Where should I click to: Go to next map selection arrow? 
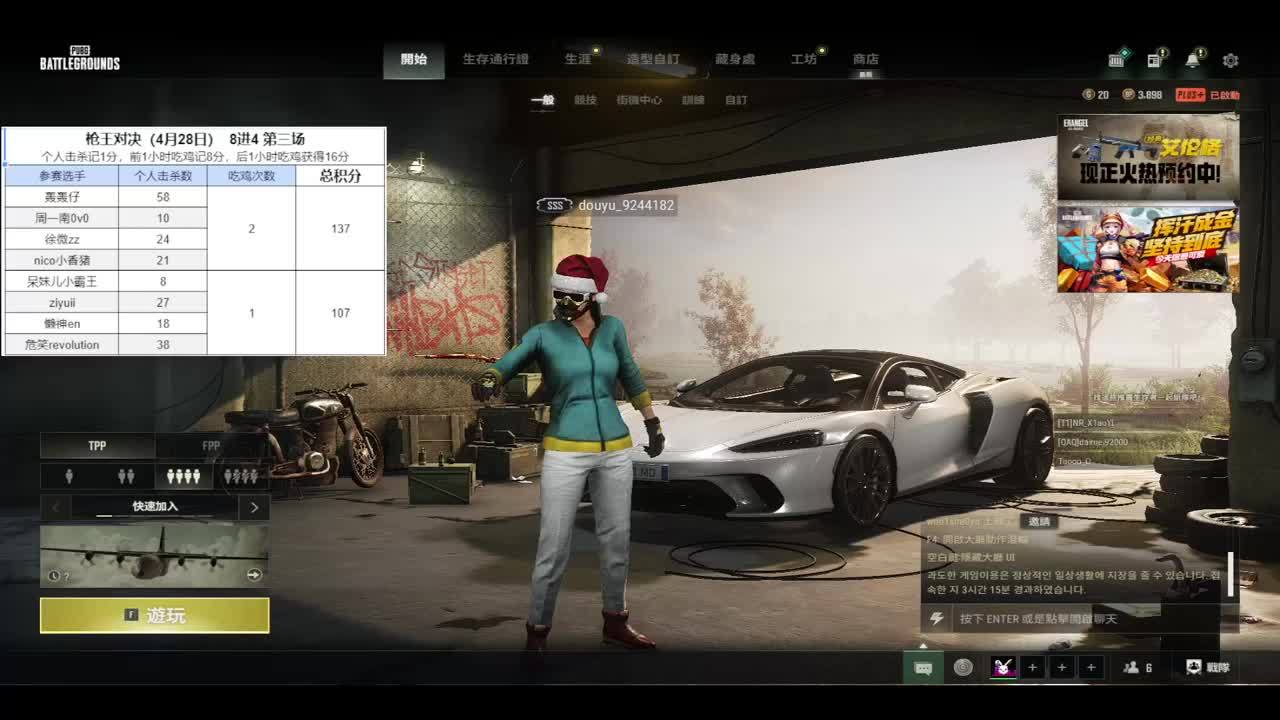(x=254, y=507)
